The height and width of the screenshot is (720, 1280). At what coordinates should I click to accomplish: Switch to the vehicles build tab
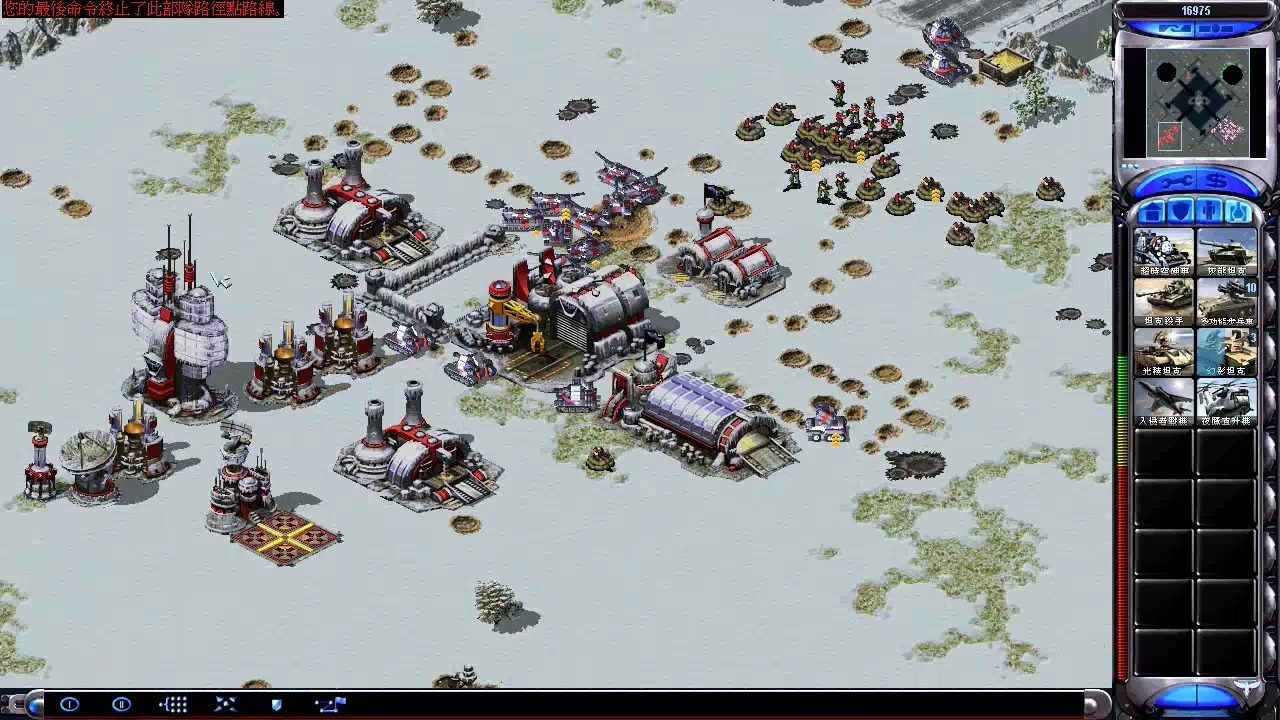tap(1238, 212)
